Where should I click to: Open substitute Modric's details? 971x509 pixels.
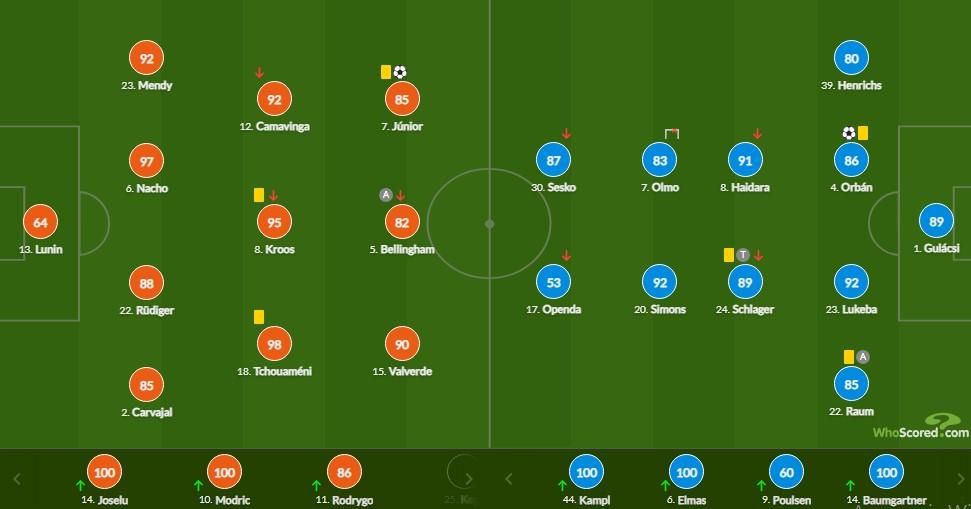click(224, 473)
